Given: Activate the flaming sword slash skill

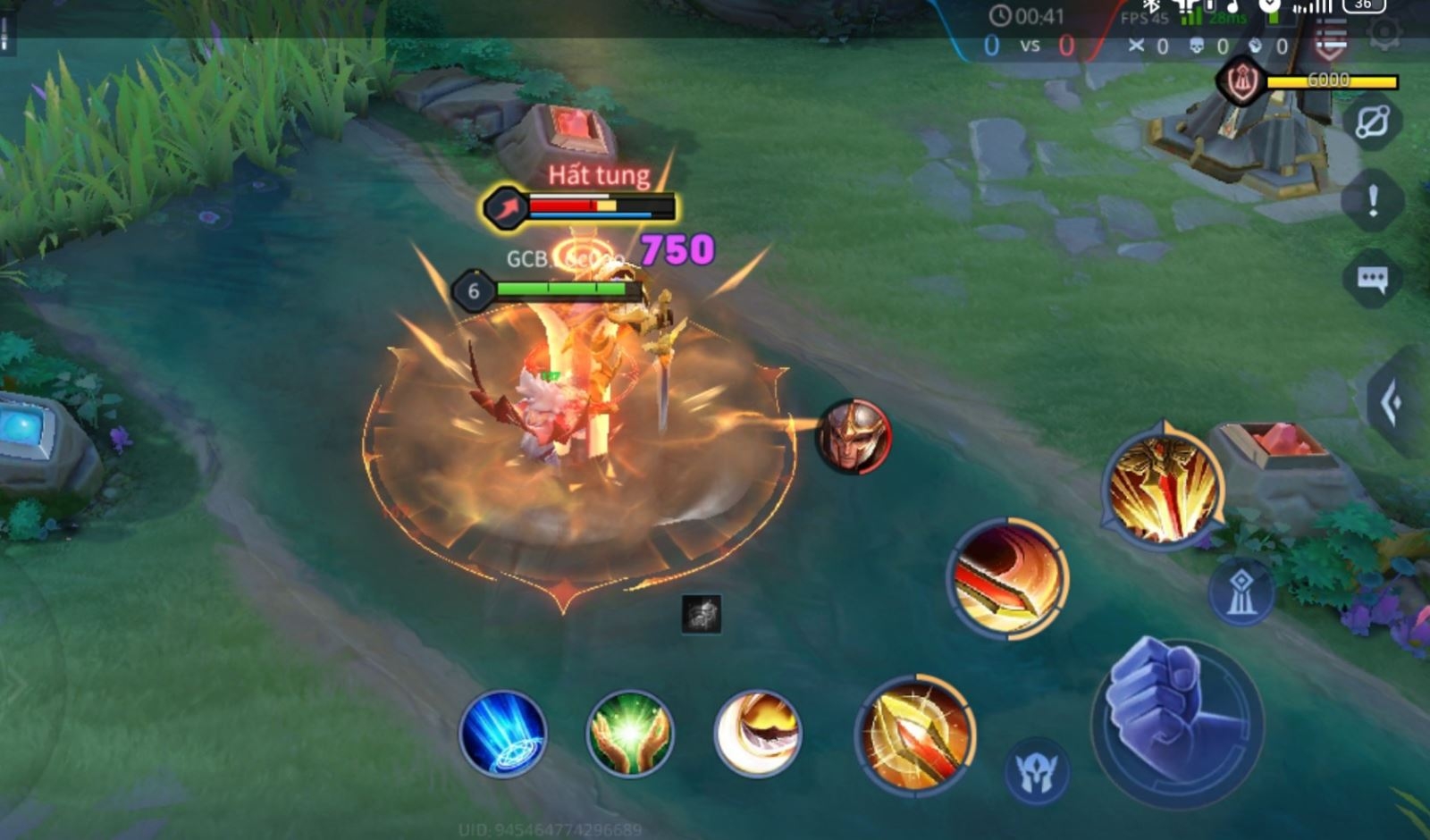Looking at the screenshot, I should pos(1008,577).
